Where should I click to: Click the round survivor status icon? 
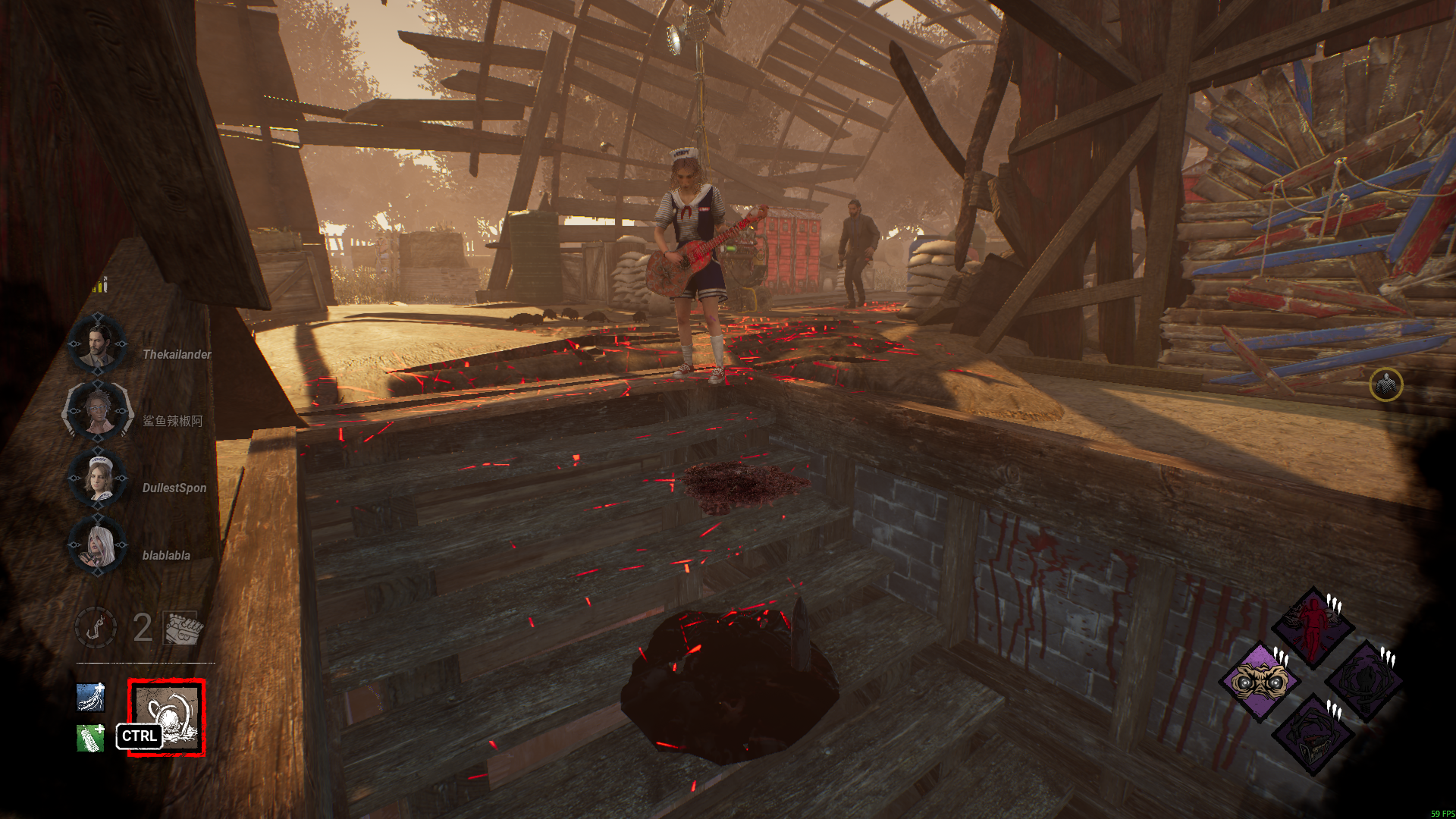pyautogui.click(x=1386, y=385)
